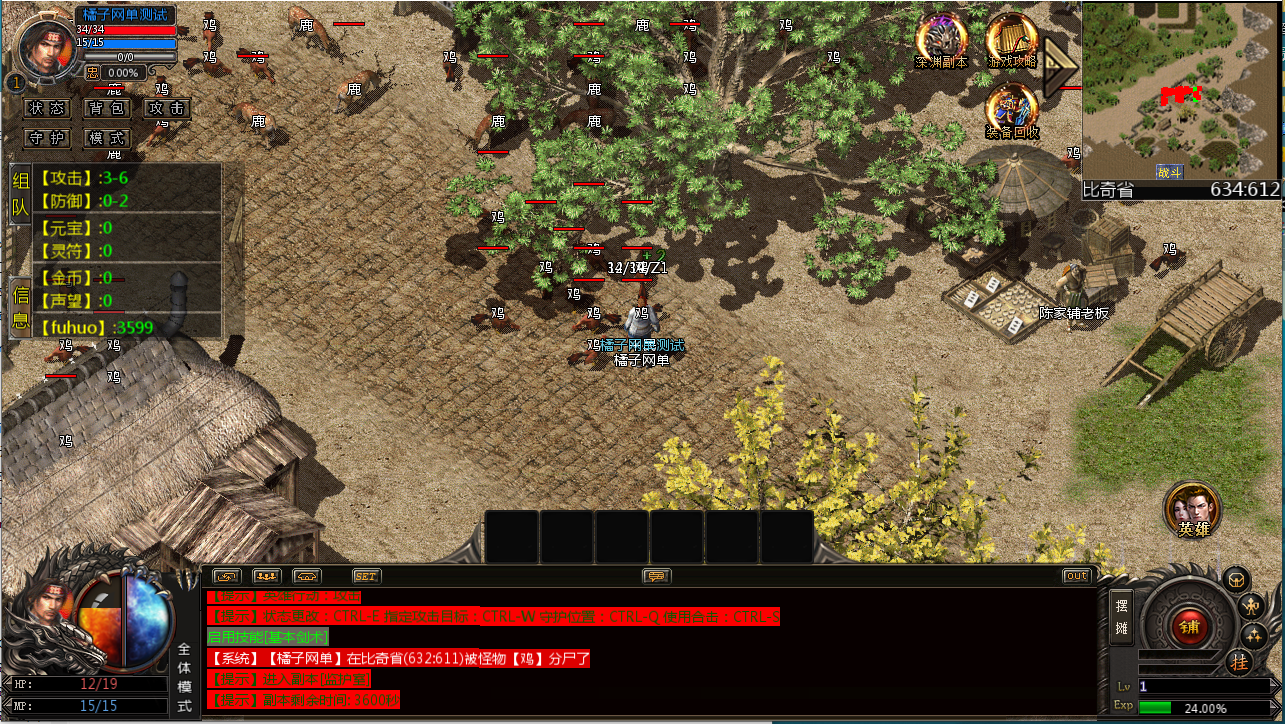Click the minimap of 比奇省
The width and height of the screenshot is (1285, 724).
pyautogui.click(x=1181, y=90)
